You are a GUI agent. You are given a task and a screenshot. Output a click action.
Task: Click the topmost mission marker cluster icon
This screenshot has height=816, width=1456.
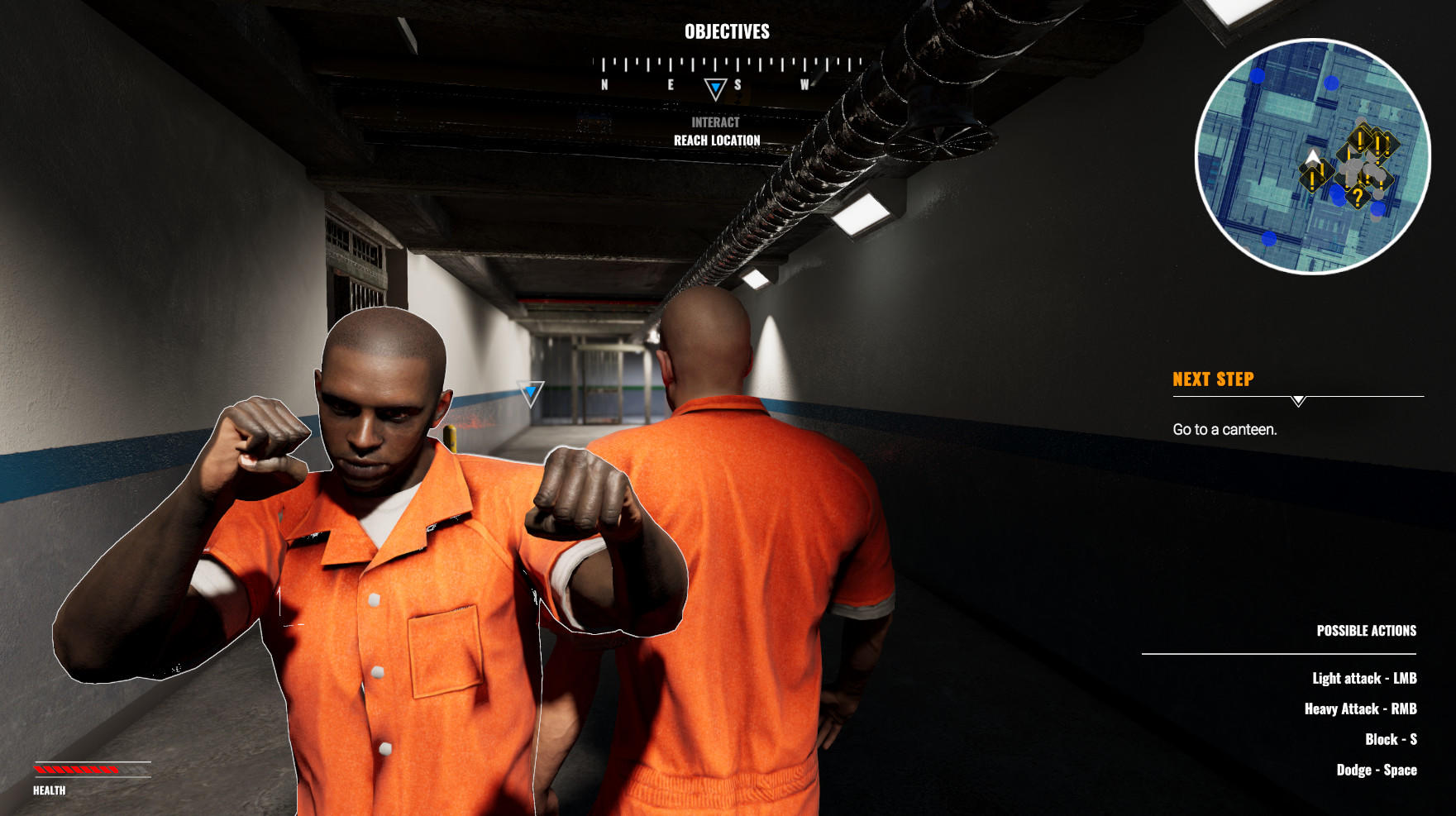point(1359,139)
